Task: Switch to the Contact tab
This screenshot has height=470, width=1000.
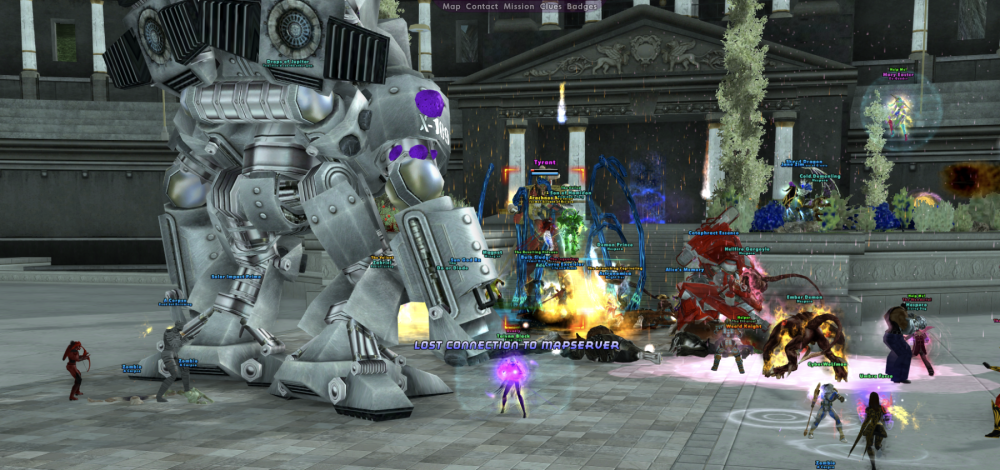Action: [x=481, y=6]
